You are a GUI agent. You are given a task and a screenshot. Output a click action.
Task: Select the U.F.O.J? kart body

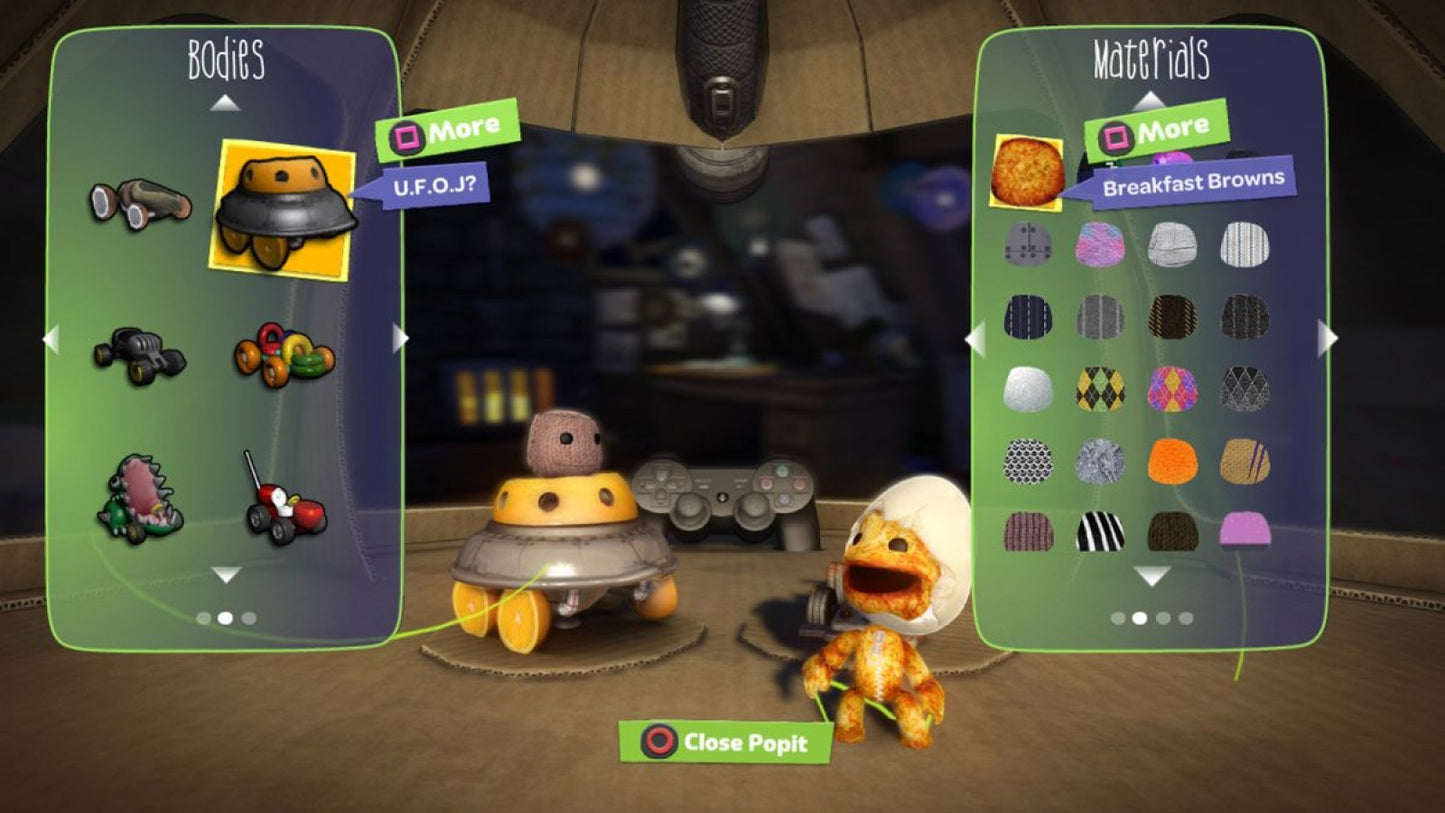pos(285,210)
